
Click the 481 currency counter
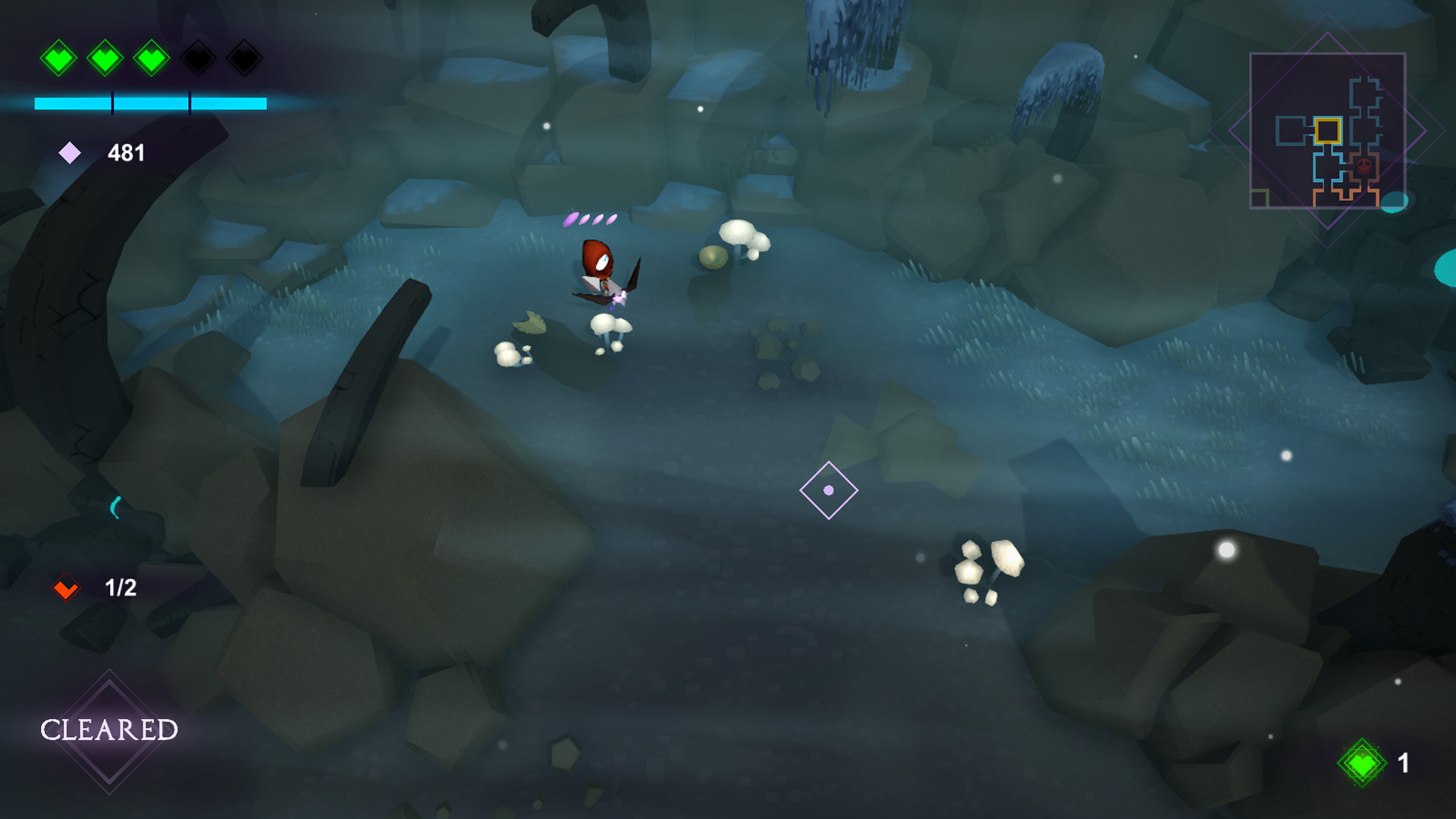(x=126, y=152)
